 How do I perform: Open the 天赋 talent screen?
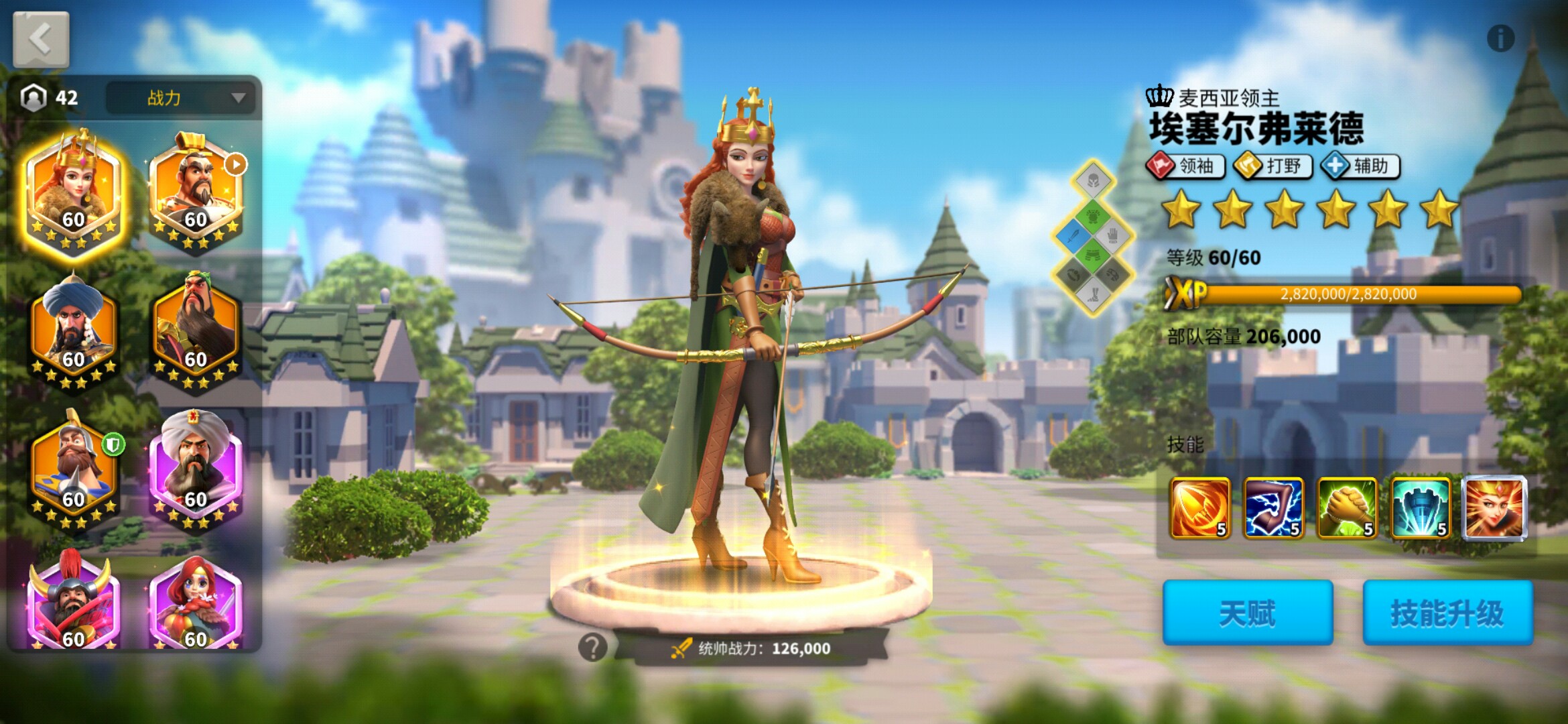pos(1247,613)
